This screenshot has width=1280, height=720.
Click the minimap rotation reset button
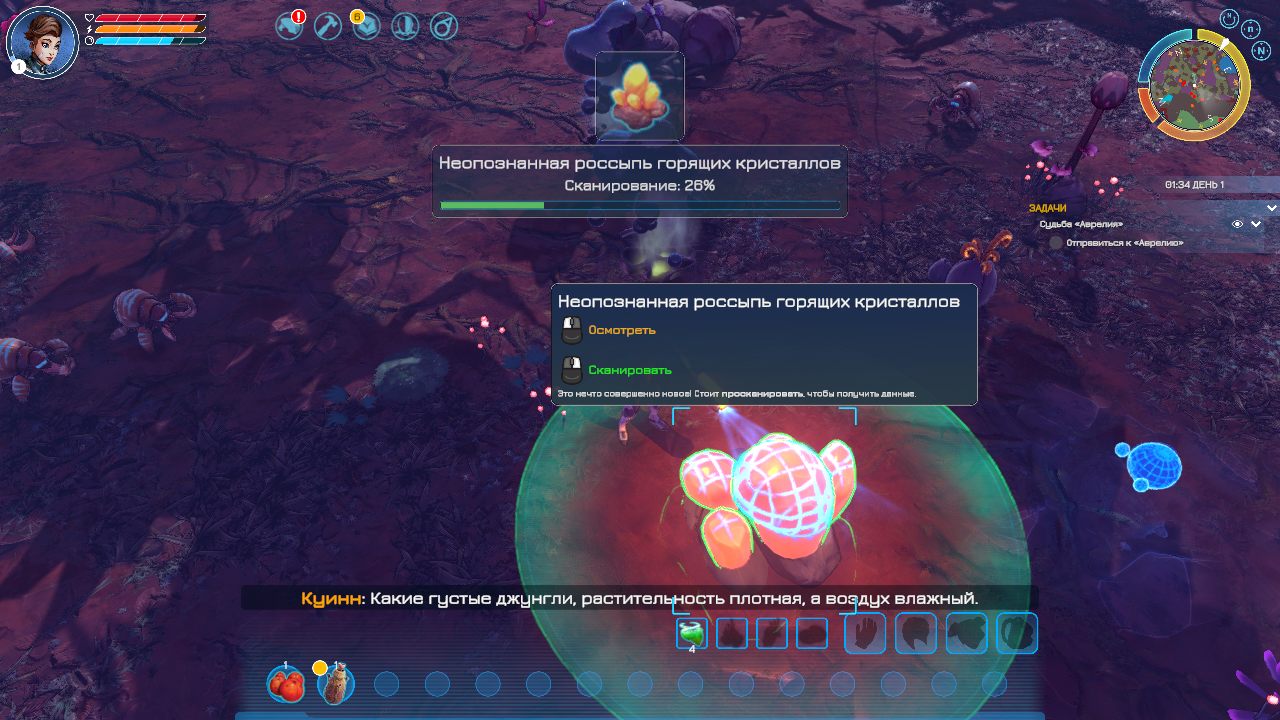pos(1229,18)
